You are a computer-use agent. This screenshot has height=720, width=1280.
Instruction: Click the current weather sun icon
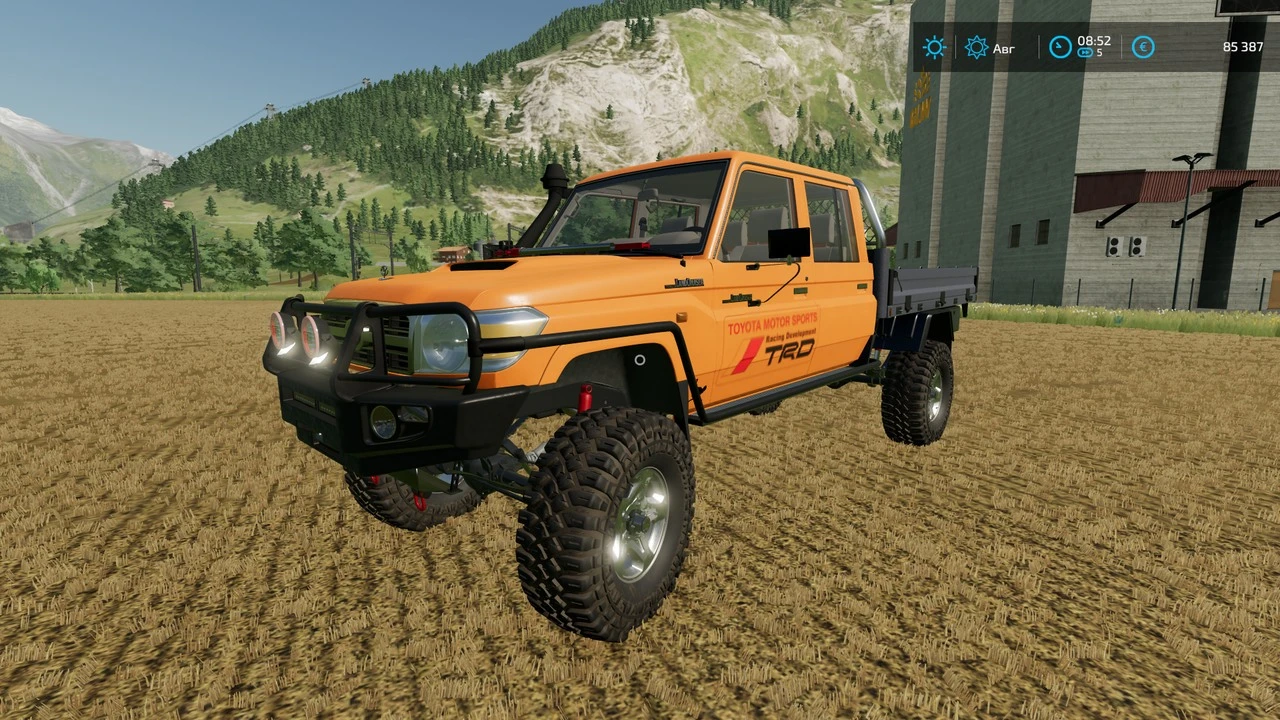(934, 47)
